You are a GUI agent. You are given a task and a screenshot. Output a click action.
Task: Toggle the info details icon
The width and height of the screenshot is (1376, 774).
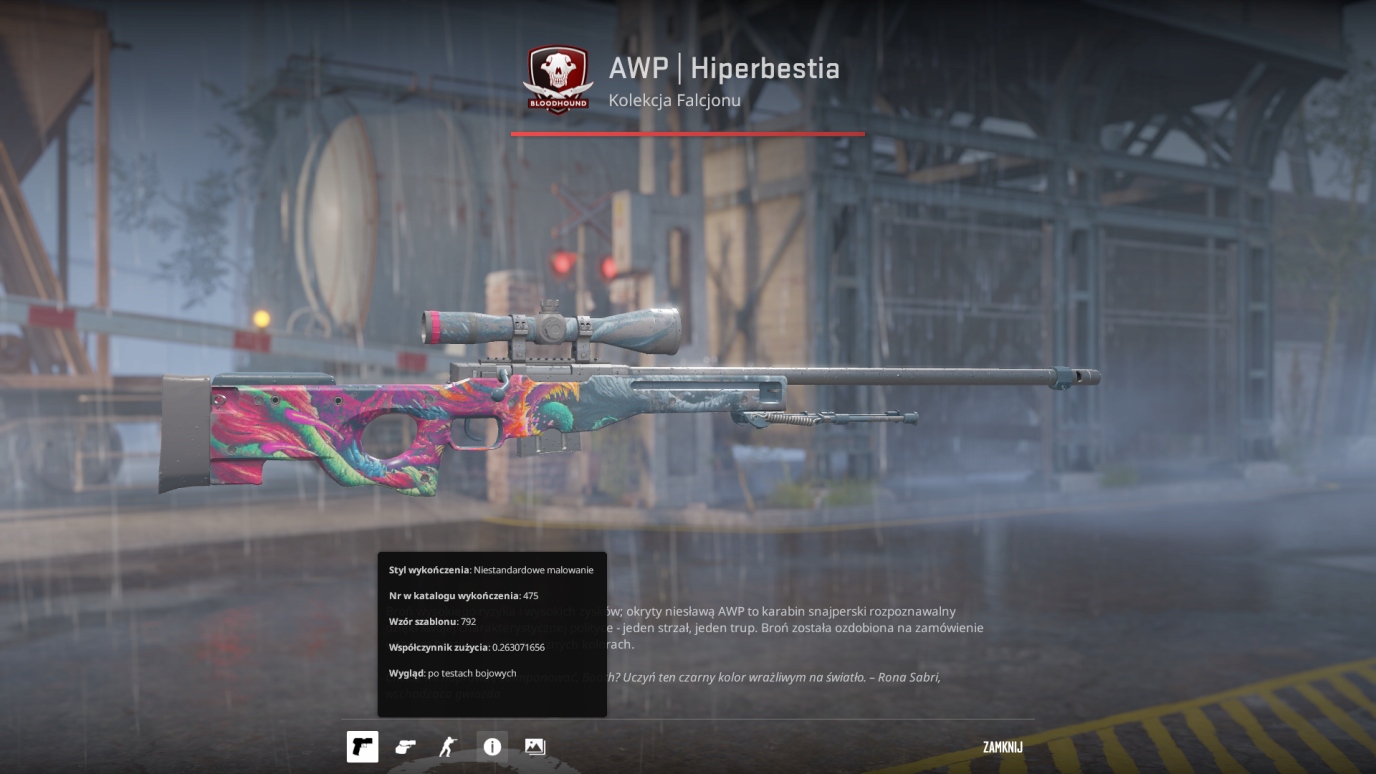click(491, 747)
